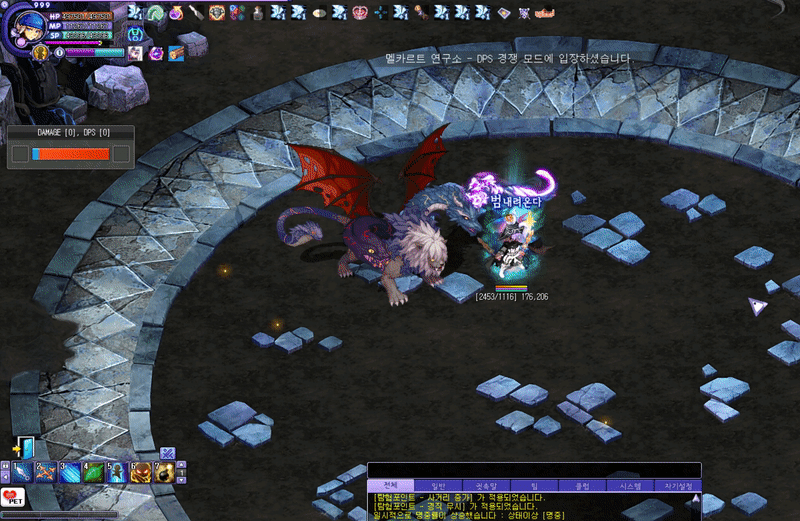This screenshot has width=800, height=521.
Task: Use the bomb skill in slot 7
Action: pos(165,471)
